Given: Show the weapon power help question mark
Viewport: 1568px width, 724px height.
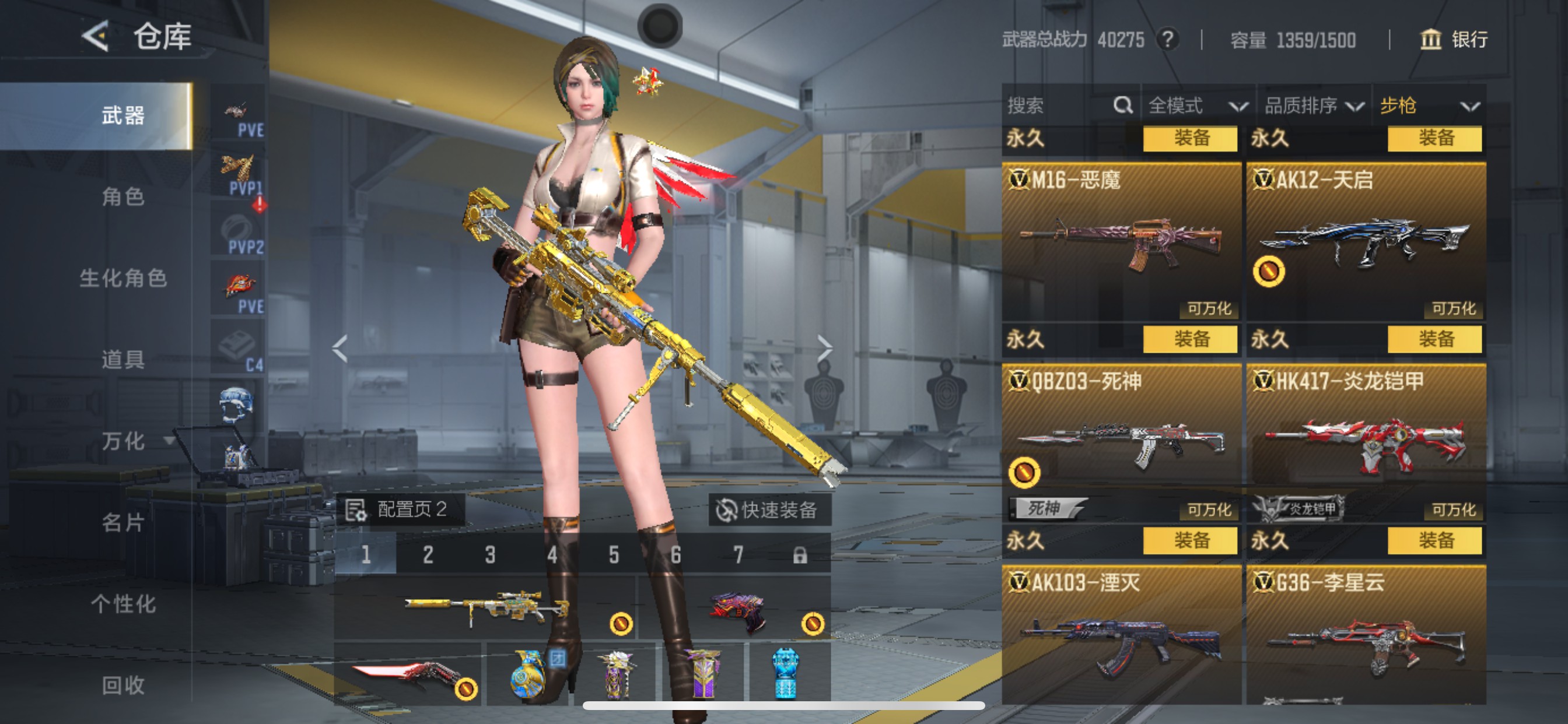Looking at the screenshot, I should (1167, 40).
